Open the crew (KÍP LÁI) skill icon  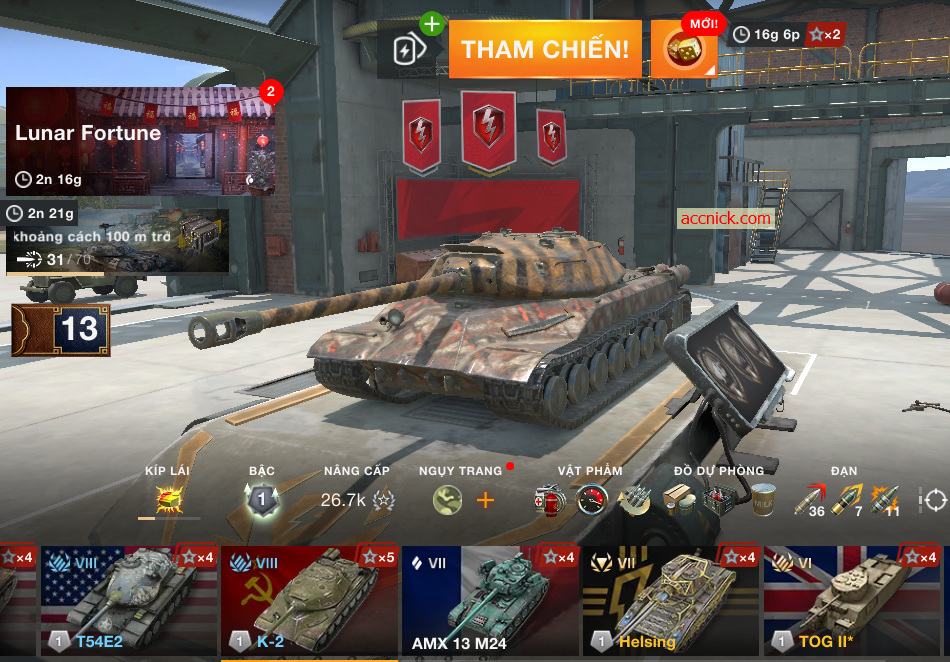click(x=168, y=498)
